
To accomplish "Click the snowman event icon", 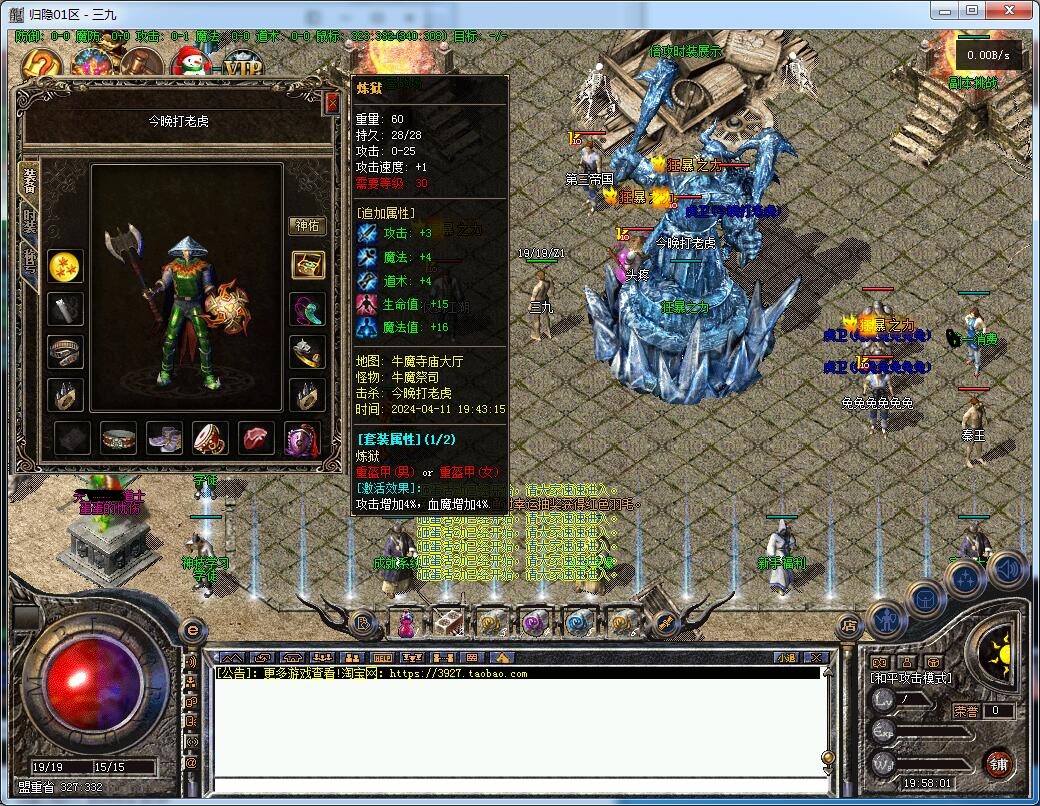I will (188, 63).
